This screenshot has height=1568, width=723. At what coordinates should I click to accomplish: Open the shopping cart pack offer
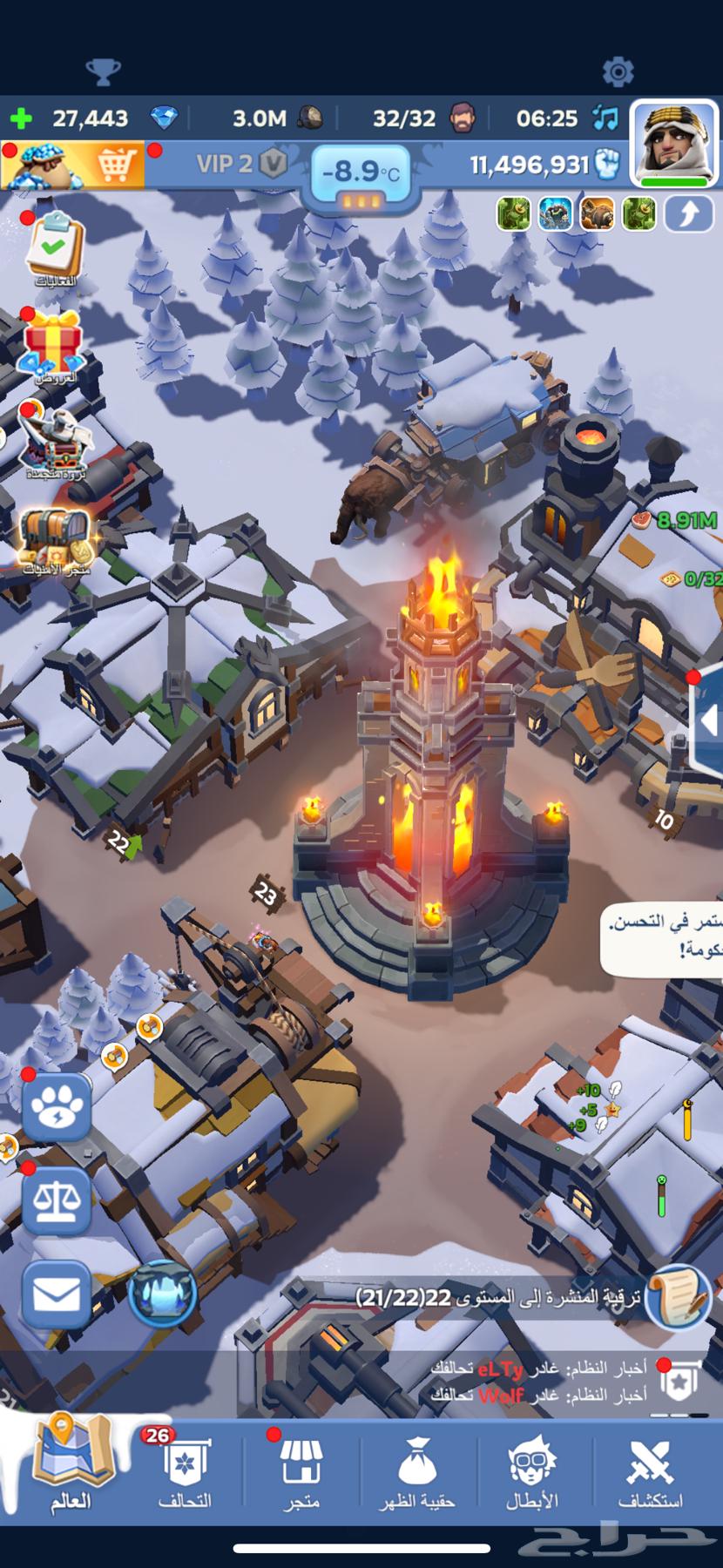coord(74,164)
